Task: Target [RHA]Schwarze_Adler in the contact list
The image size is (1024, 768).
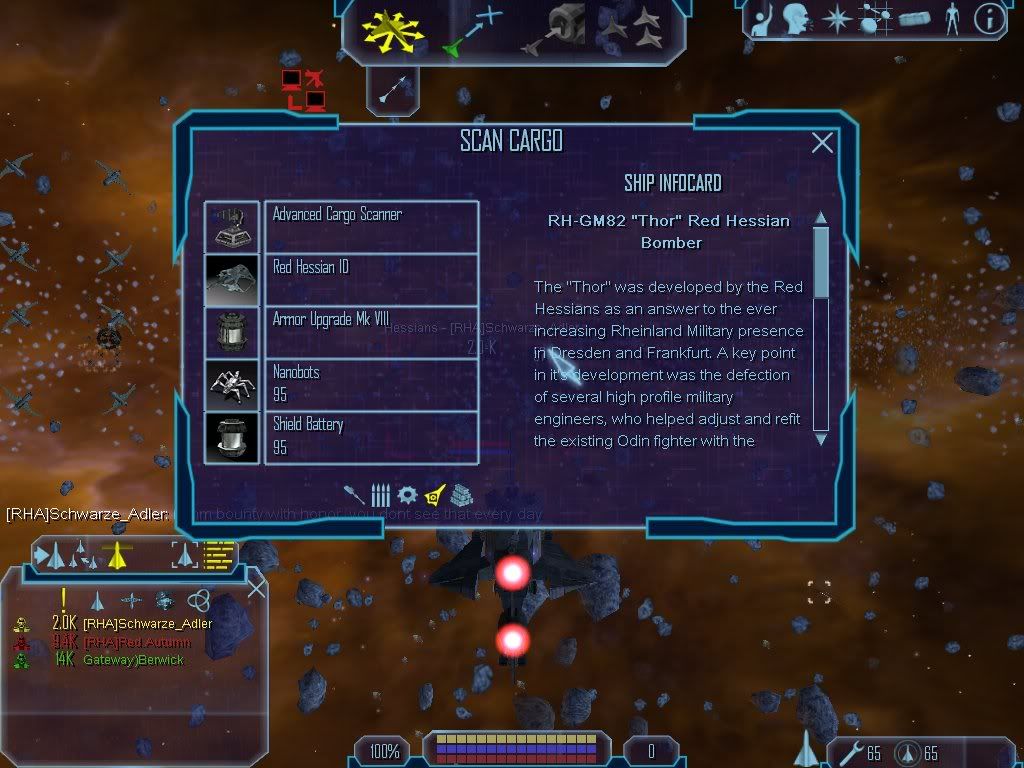Action: pyautogui.click(x=147, y=624)
